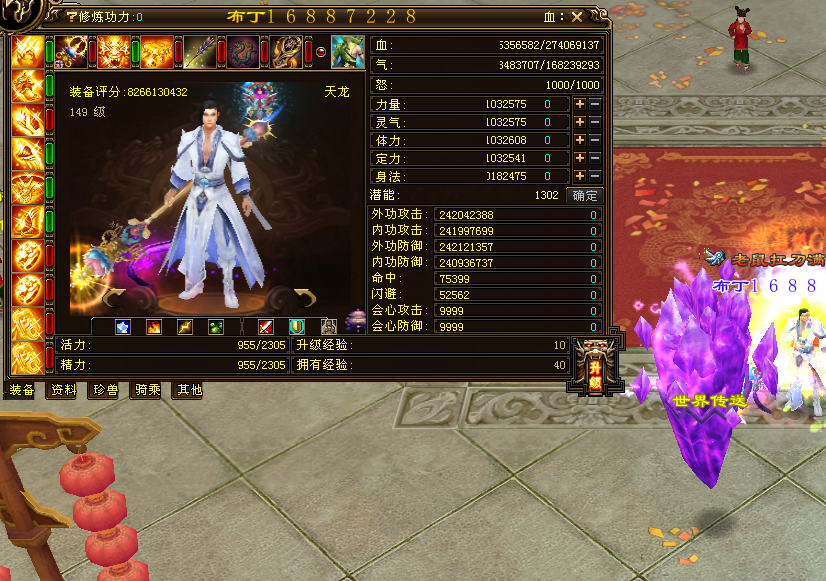Show the 骑乘 mount tab

point(146,390)
